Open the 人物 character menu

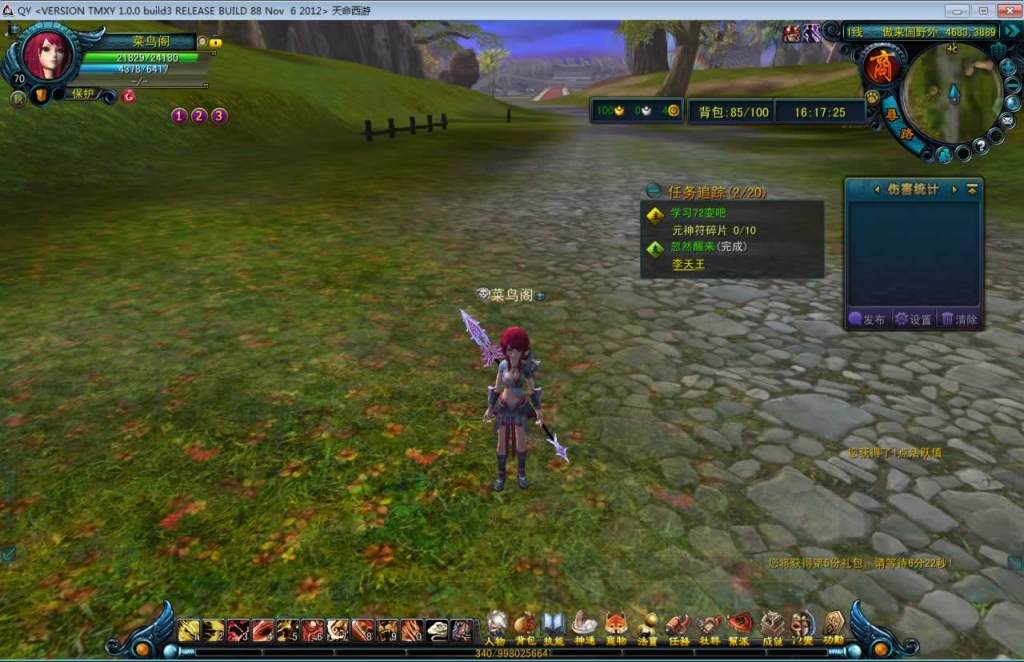click(496, 627)
